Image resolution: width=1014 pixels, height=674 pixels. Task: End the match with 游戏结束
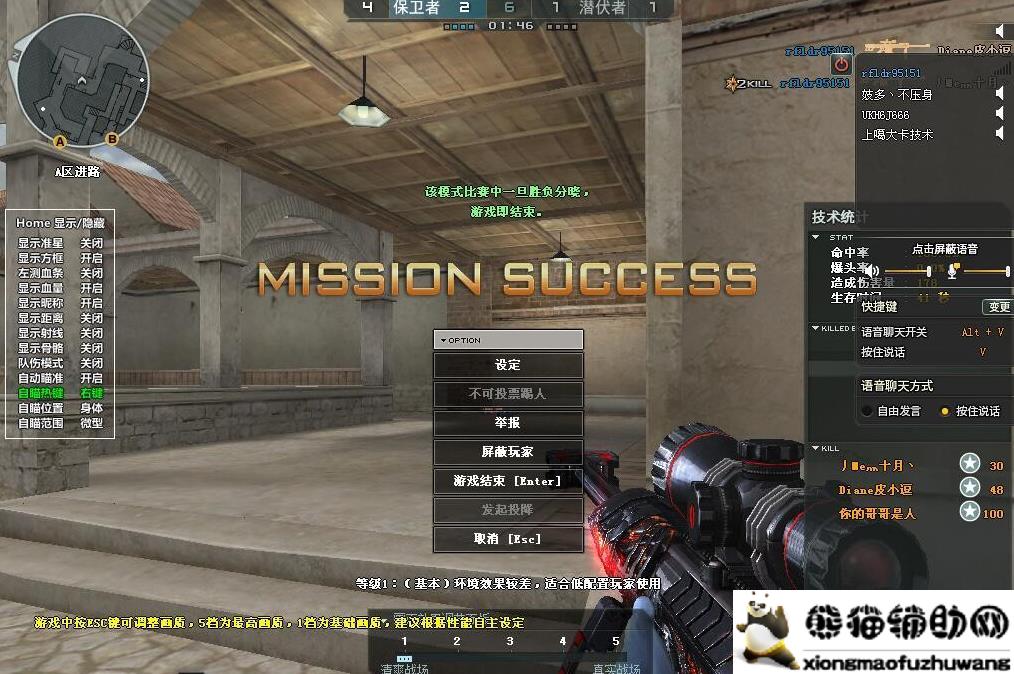508,481
